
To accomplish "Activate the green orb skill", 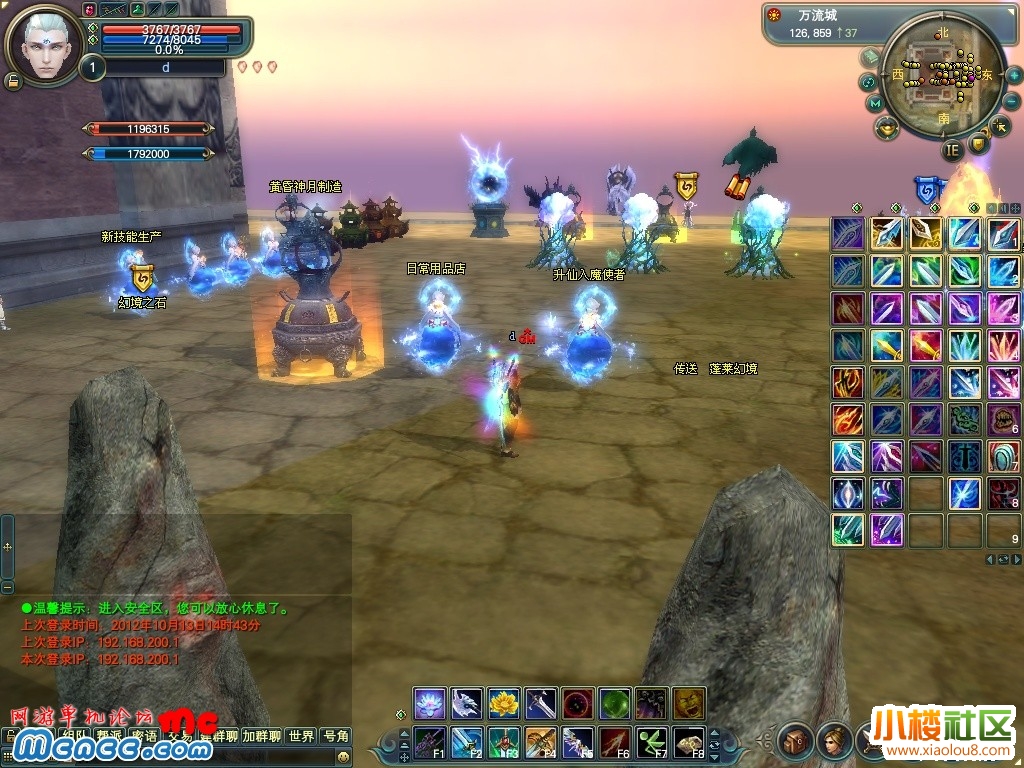I will pos(615,703).
